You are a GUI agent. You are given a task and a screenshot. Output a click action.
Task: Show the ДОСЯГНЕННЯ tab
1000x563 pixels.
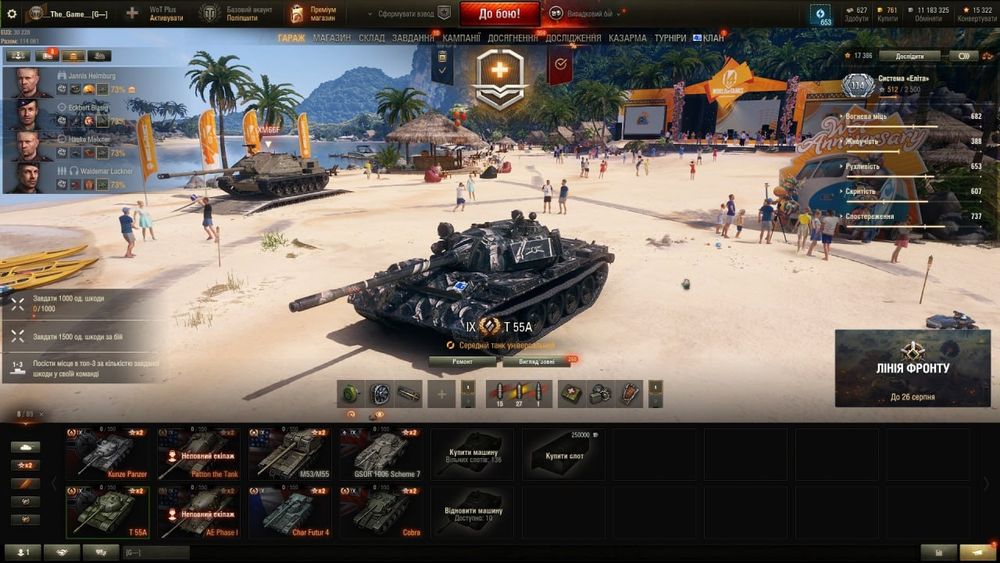tap(513, 38)
